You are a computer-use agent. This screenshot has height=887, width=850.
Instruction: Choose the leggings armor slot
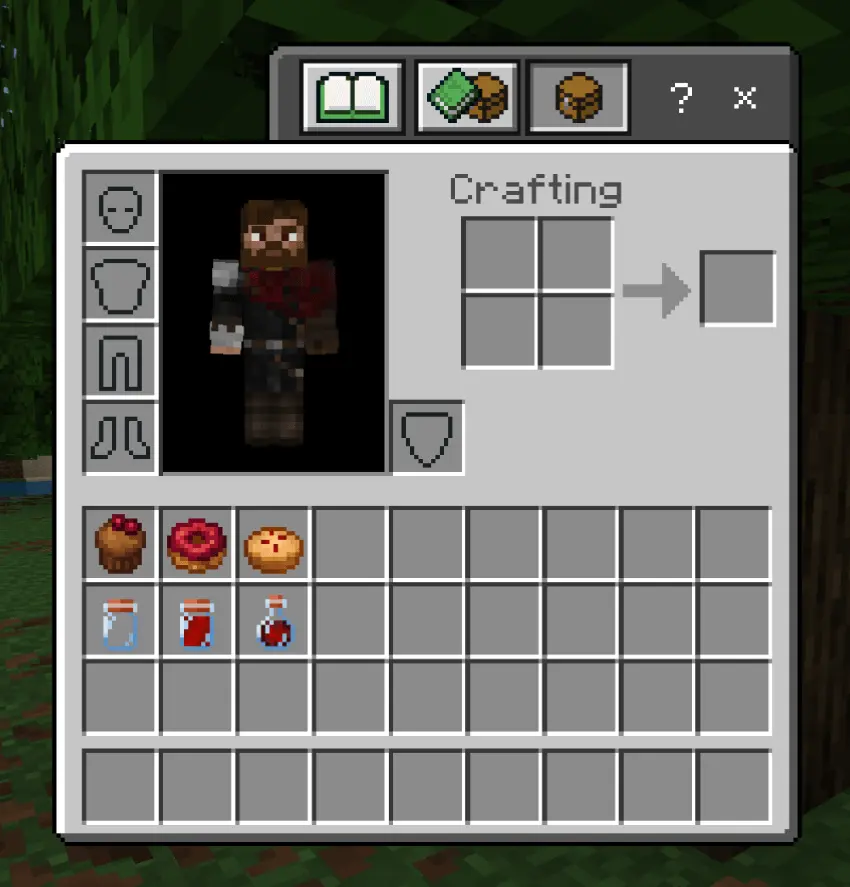pyautogui.click(x=120, y=360)
